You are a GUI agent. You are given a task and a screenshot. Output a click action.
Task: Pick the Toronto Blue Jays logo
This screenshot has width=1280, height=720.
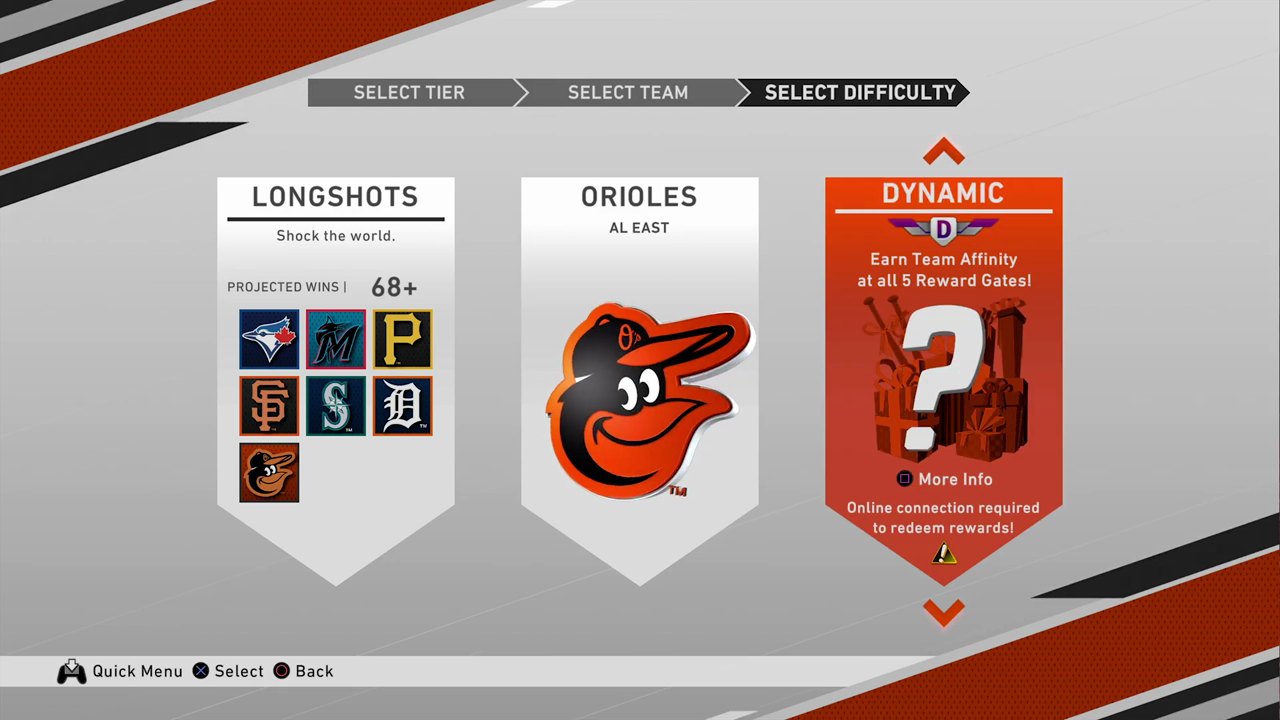tap(269, 339)
